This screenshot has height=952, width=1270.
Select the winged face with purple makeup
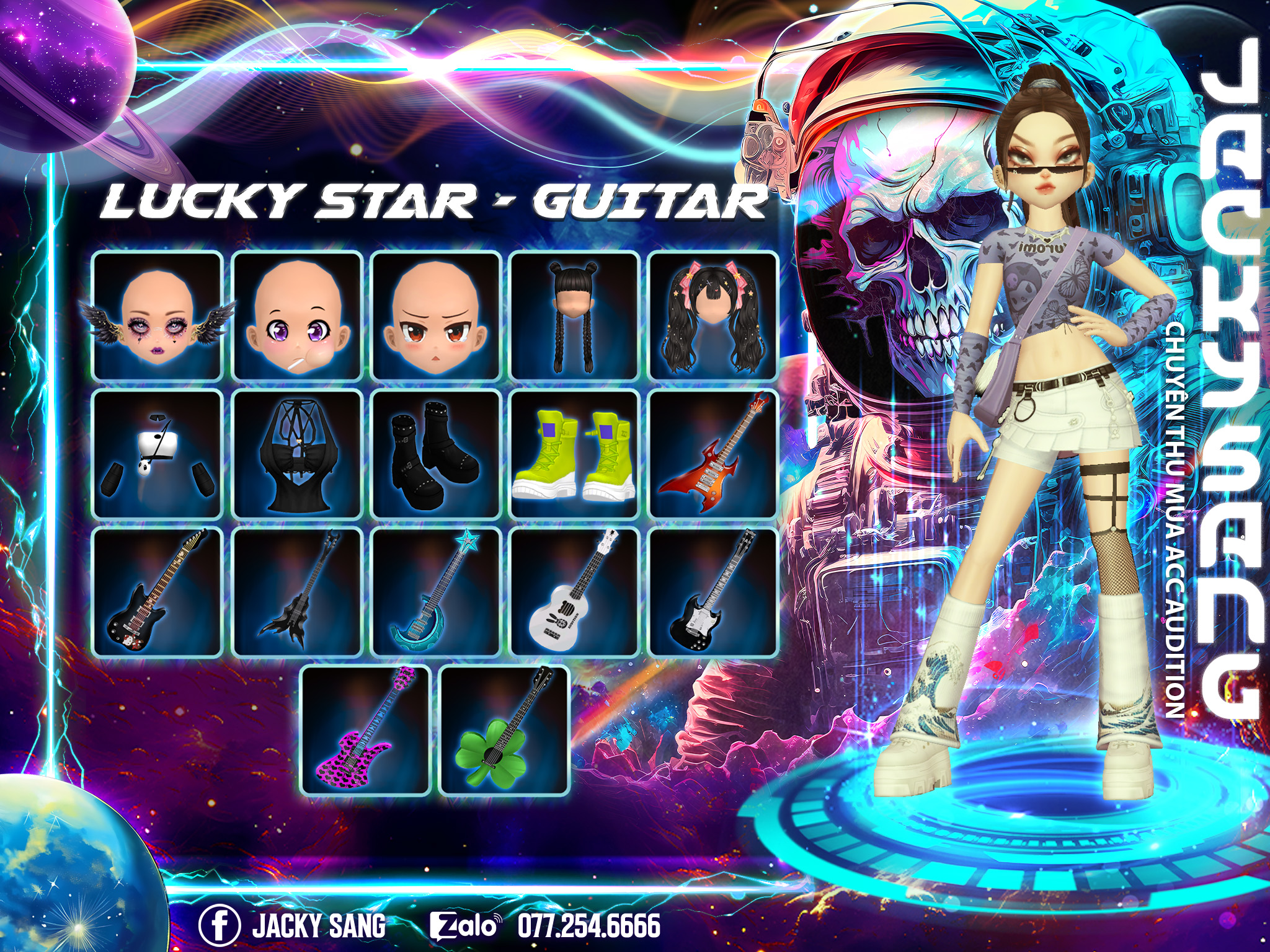pos(158,316)
